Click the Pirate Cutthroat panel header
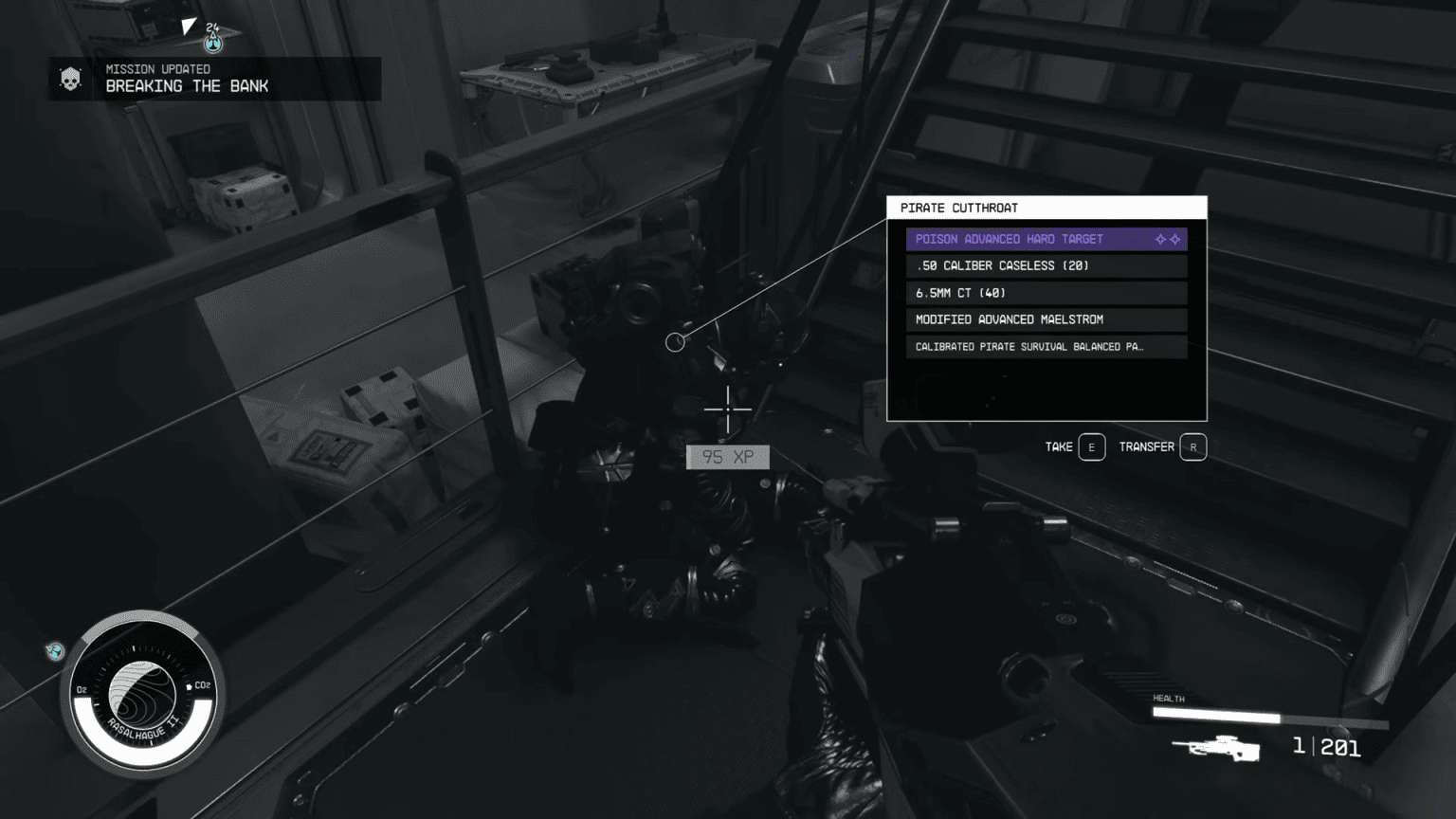This screenshot has height=819, width=1456. (957, 207)
